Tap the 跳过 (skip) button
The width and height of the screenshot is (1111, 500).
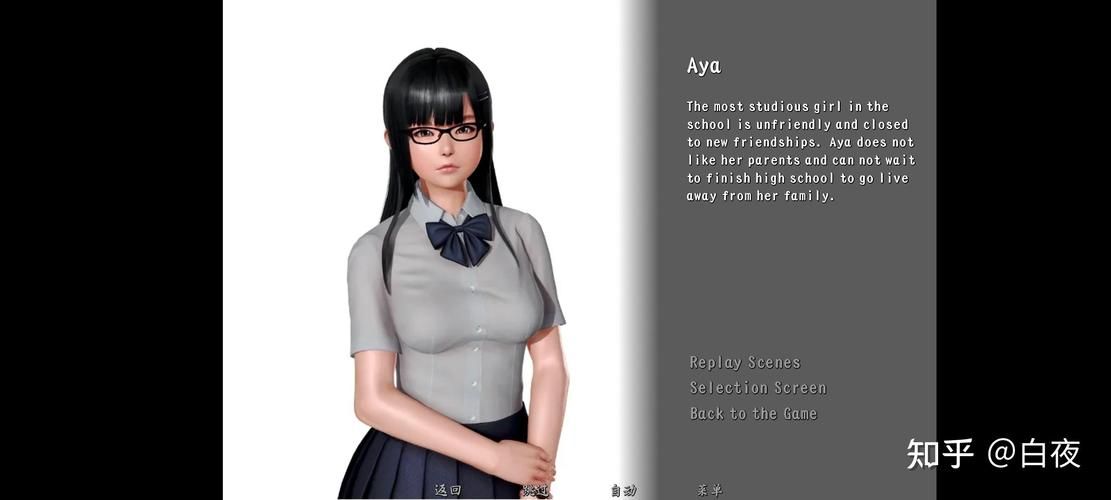(x=535, y=490)
